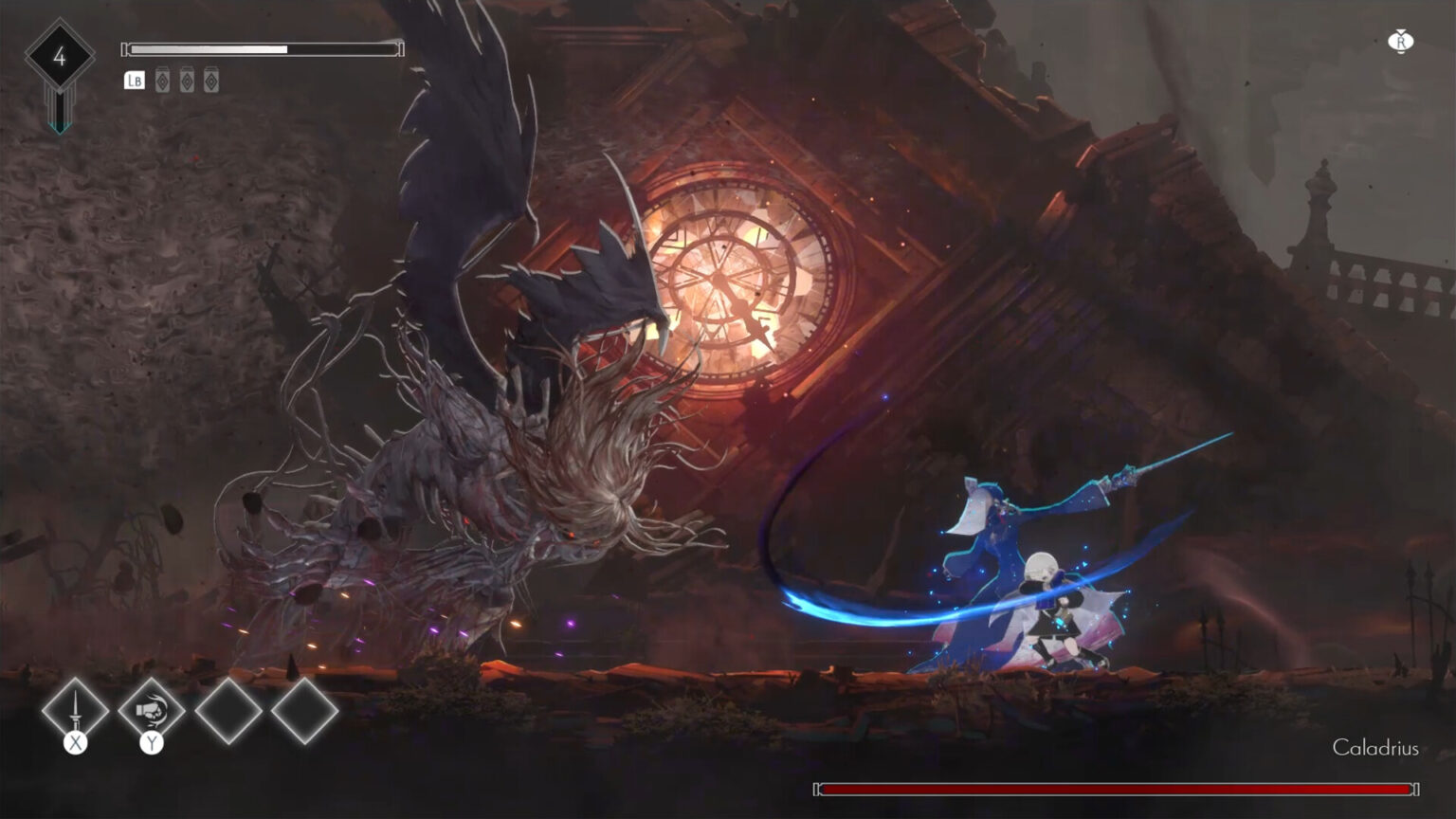Click the right-stick indicator at top right
The height and width of the screenshot is (819, 1456).
pos(1401,42)
